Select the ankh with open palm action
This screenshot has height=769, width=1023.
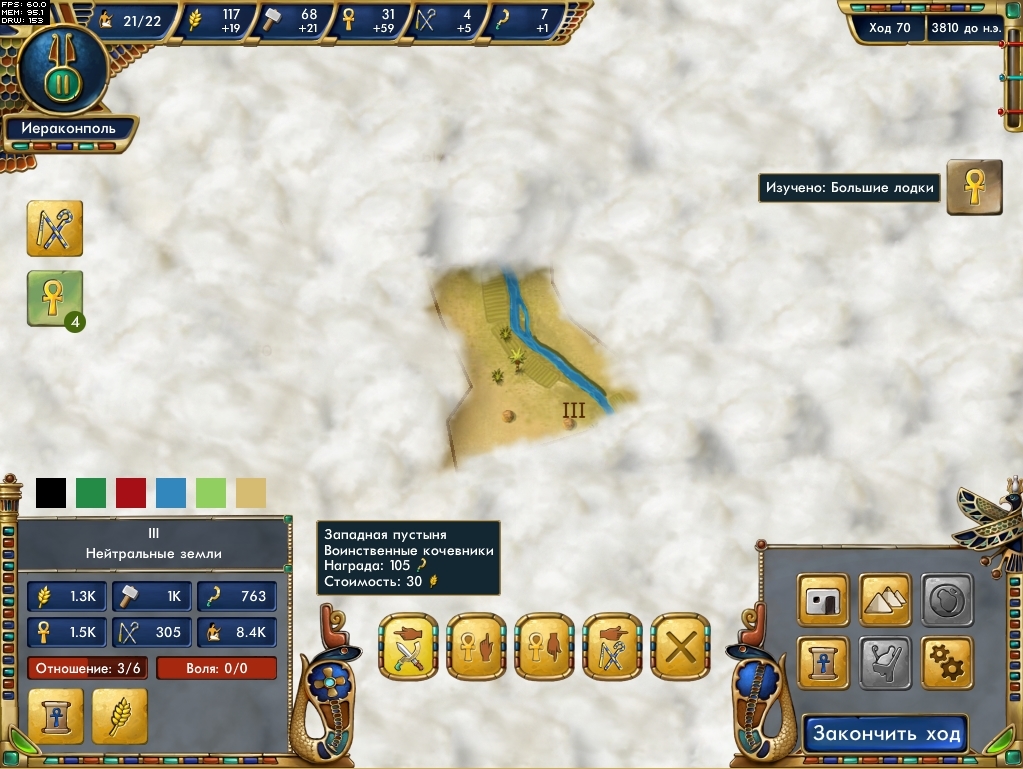click(x=544, y=647)
